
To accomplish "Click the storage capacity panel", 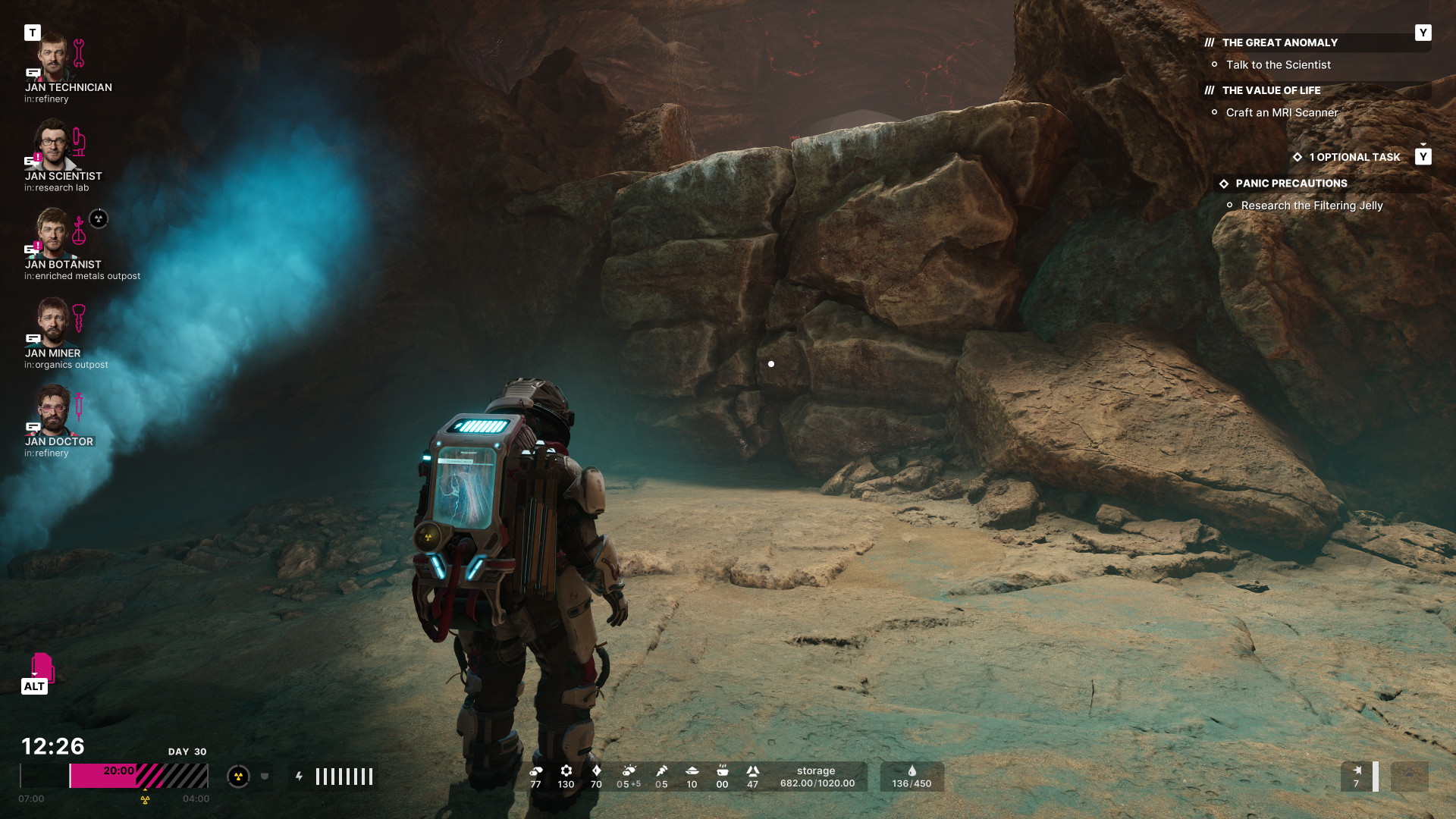I will point(817,777).
